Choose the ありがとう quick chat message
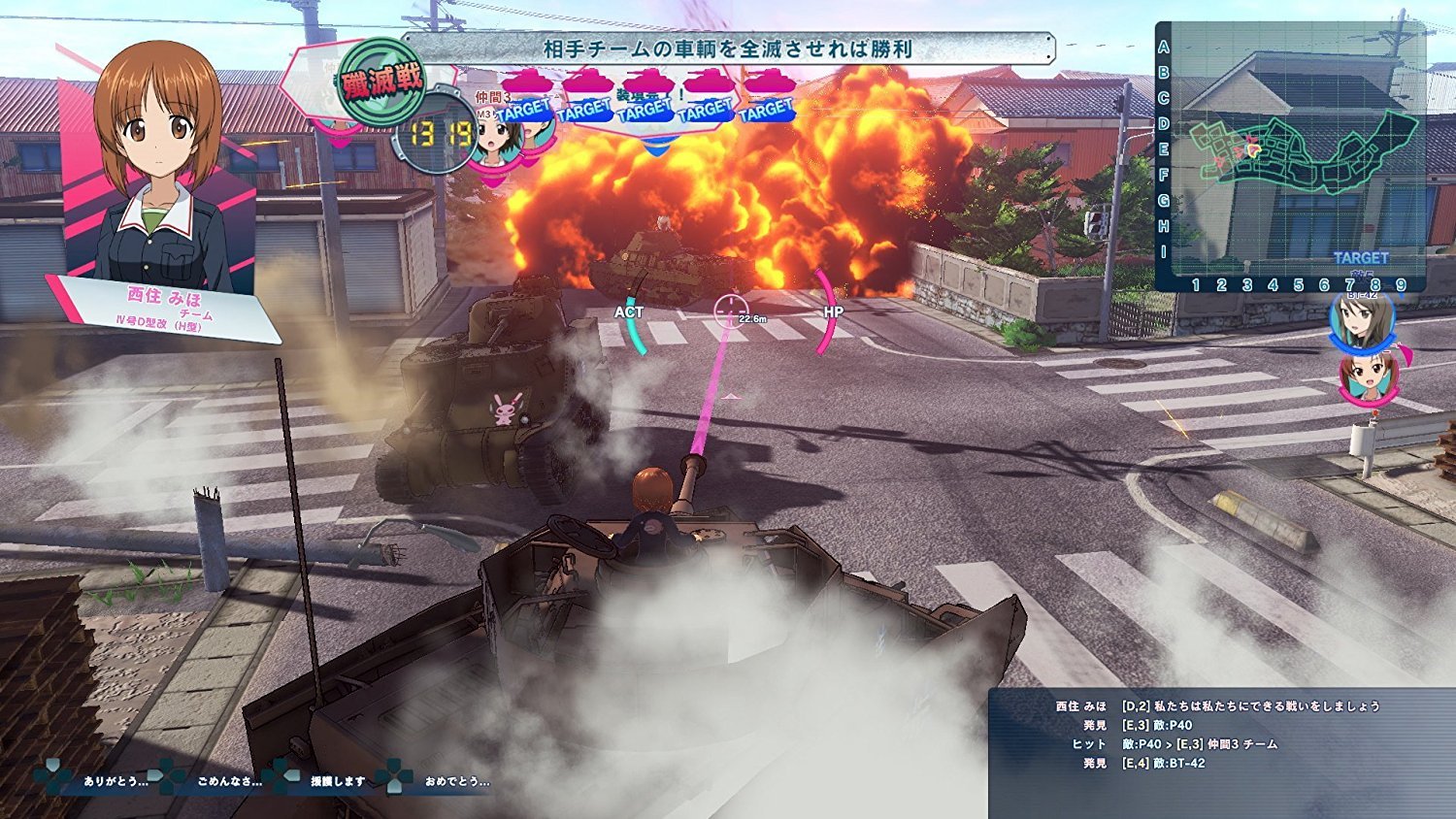Viewport: 1456px width, 819px height. [x=115, y=781]
